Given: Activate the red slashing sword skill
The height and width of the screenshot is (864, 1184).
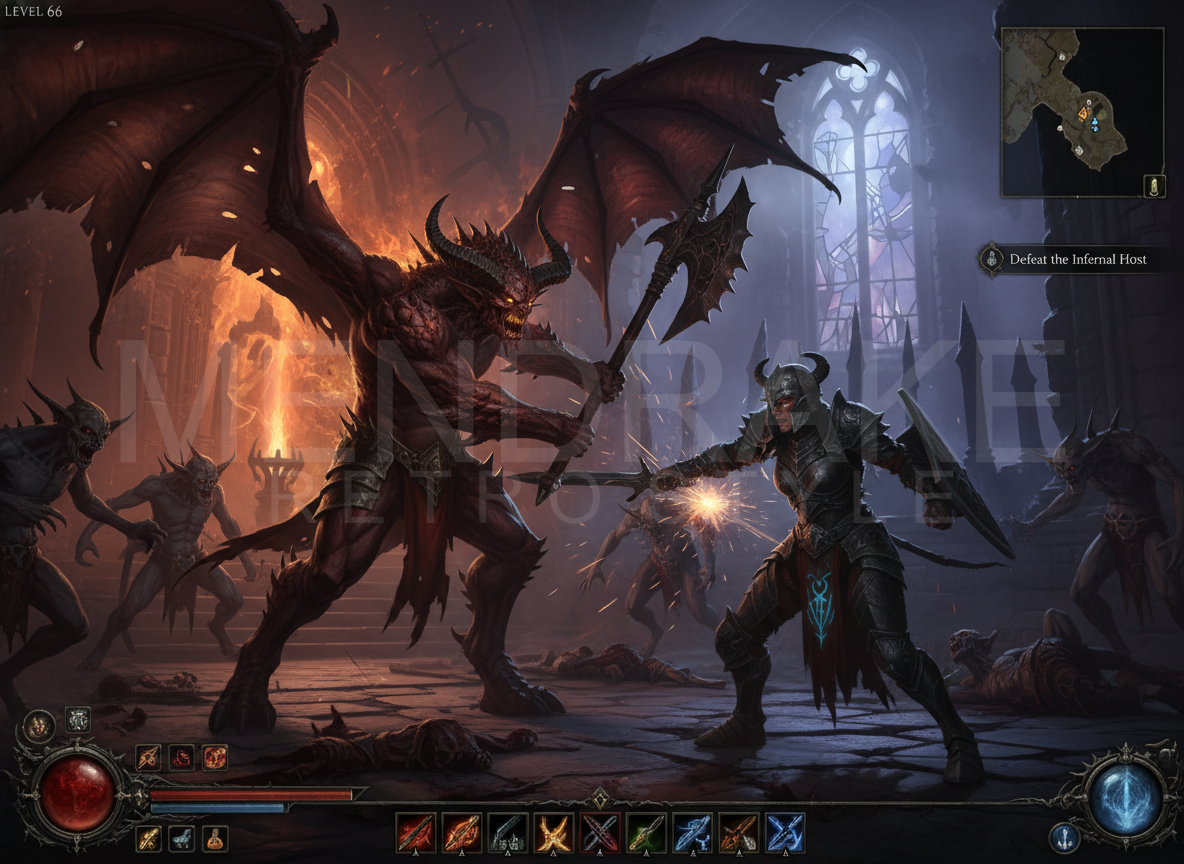Looking at the screenshot, I should 415,832.
